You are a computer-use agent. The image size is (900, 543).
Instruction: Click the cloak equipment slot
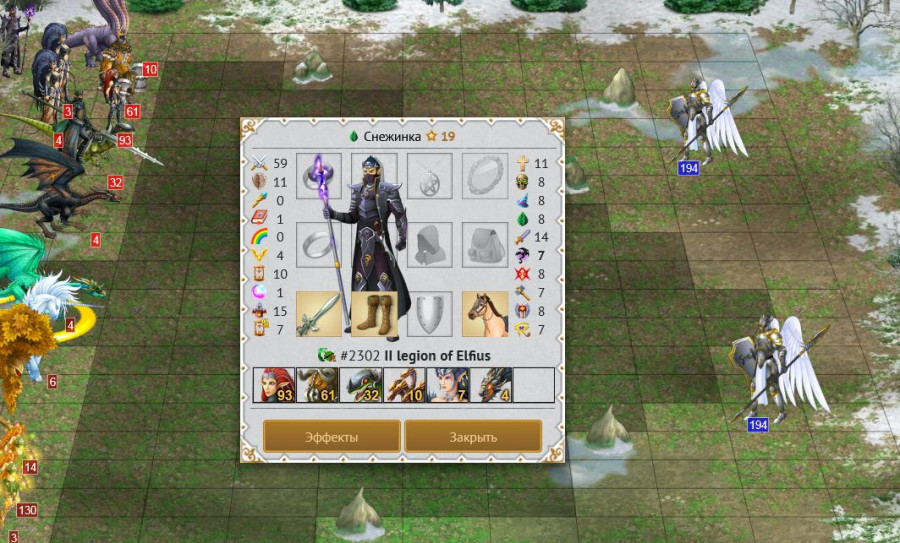[x=430, y=245]
